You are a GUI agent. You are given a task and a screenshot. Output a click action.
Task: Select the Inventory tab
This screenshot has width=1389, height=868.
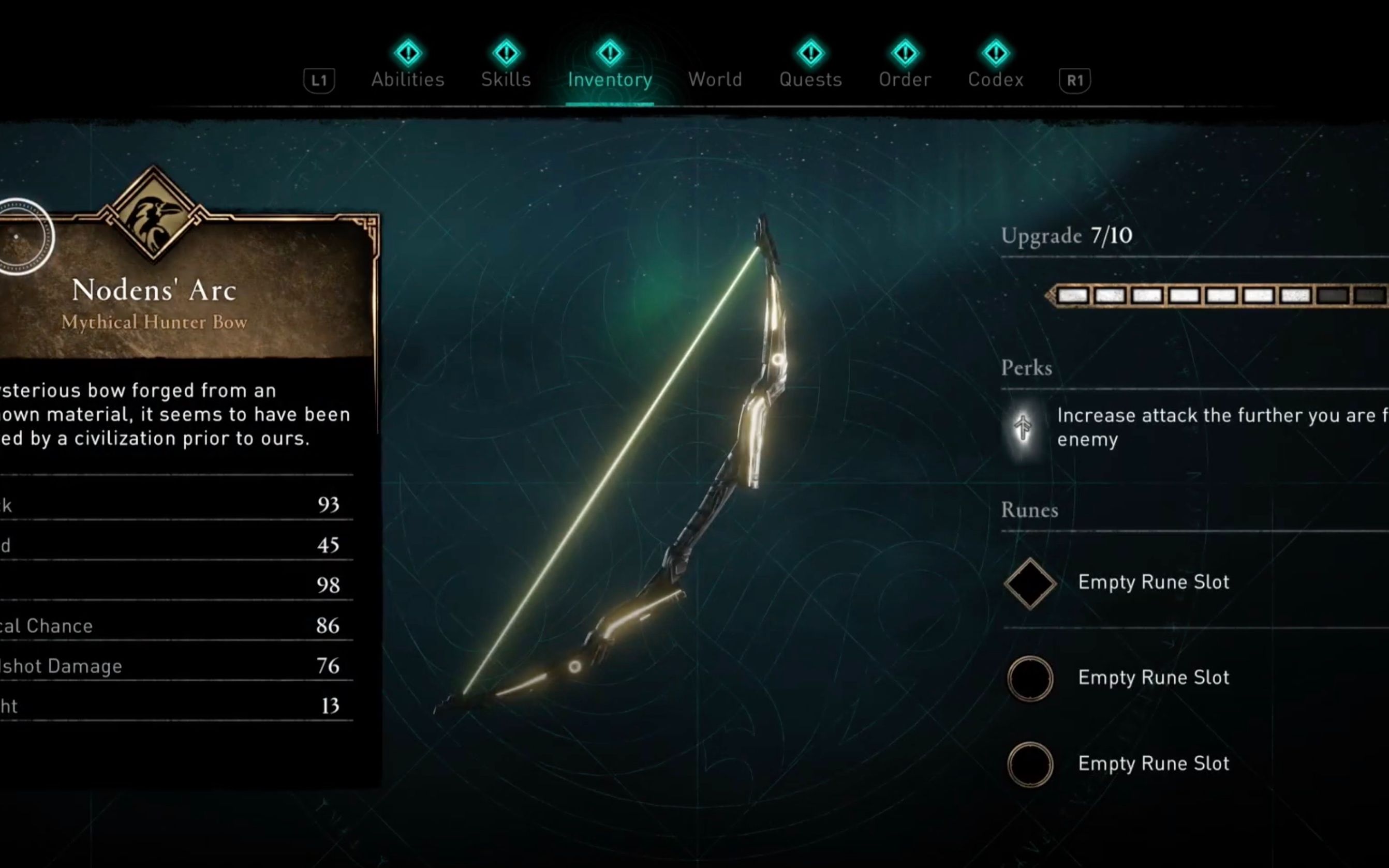pyautogui.click(x=610, y=79)
